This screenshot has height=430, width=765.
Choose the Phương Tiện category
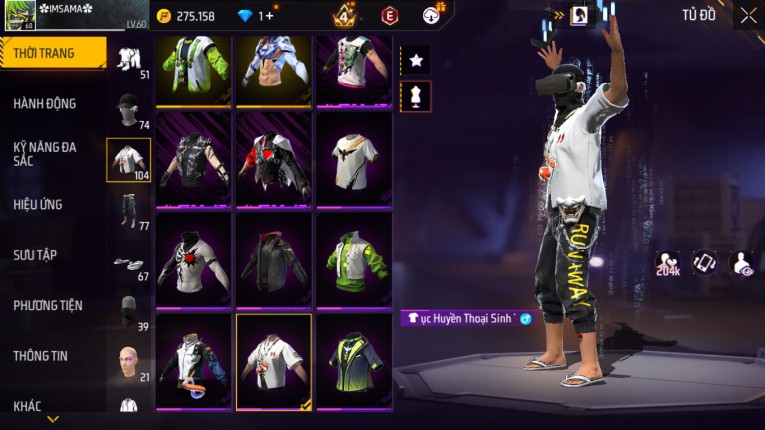48,305
